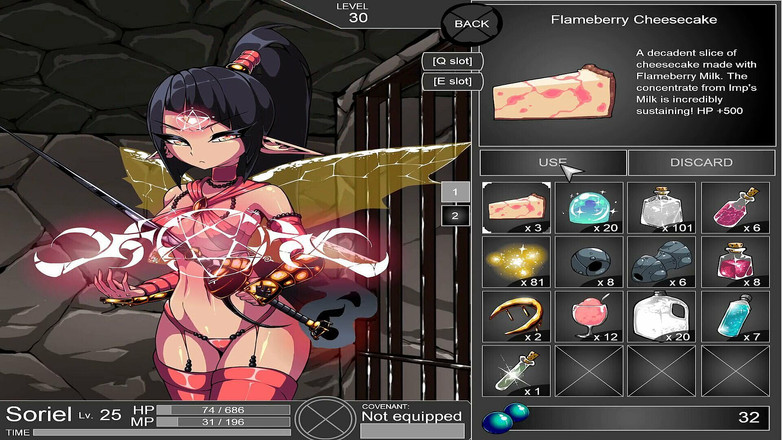Select the pile of dark stones

point(662,261)
